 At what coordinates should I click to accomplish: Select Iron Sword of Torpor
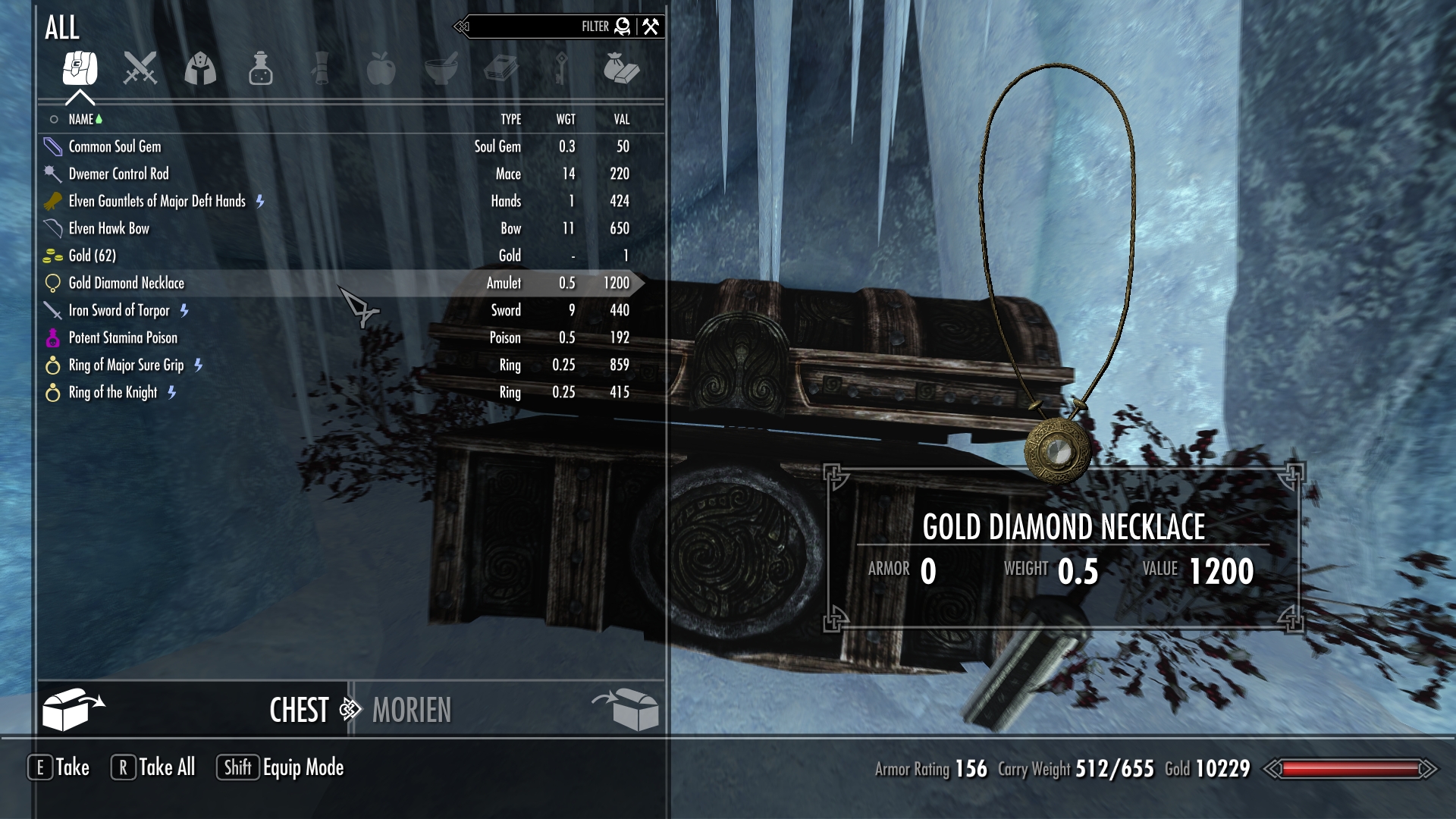pos(118,310)
